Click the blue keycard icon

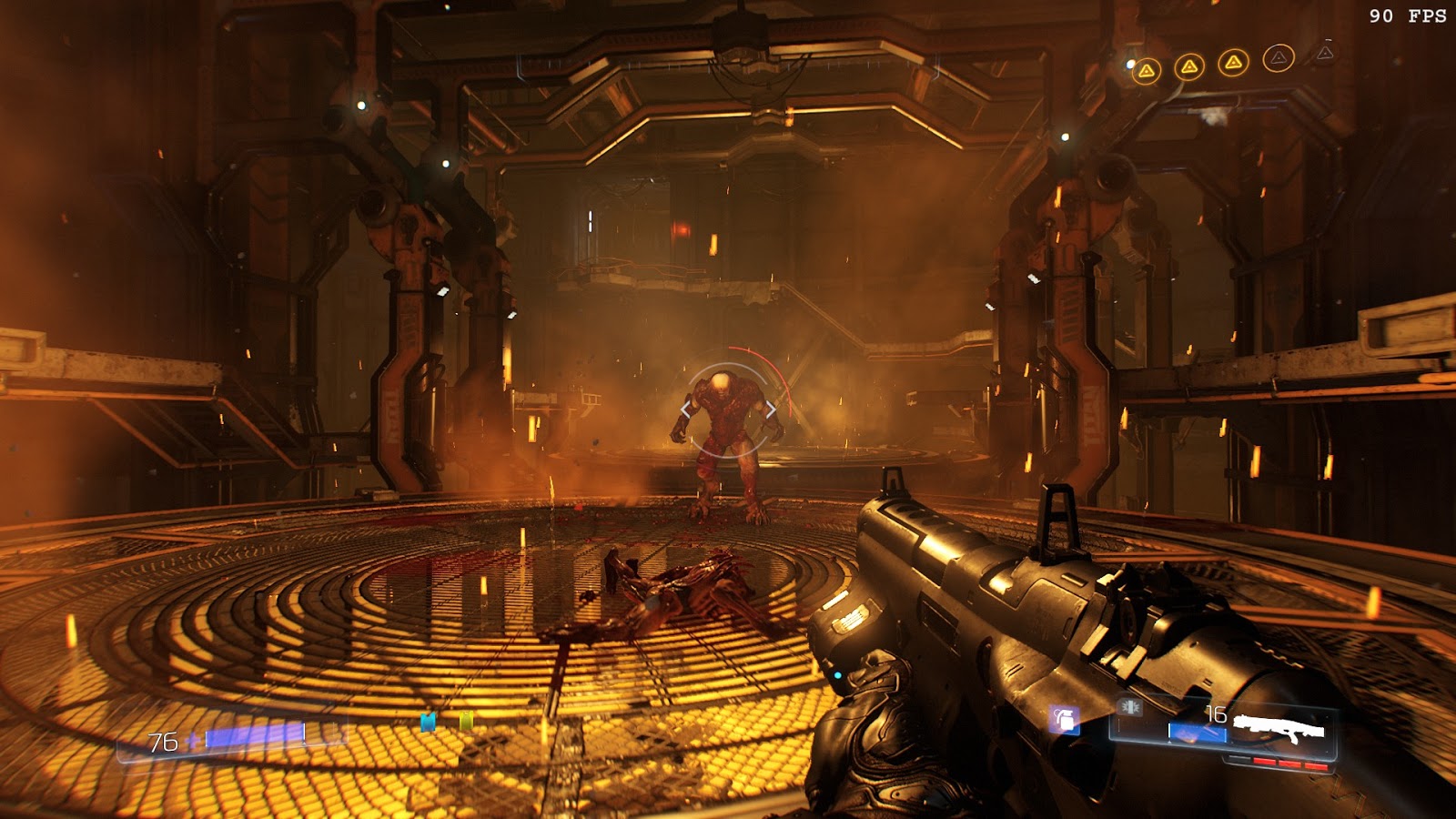tap(428, 723)
